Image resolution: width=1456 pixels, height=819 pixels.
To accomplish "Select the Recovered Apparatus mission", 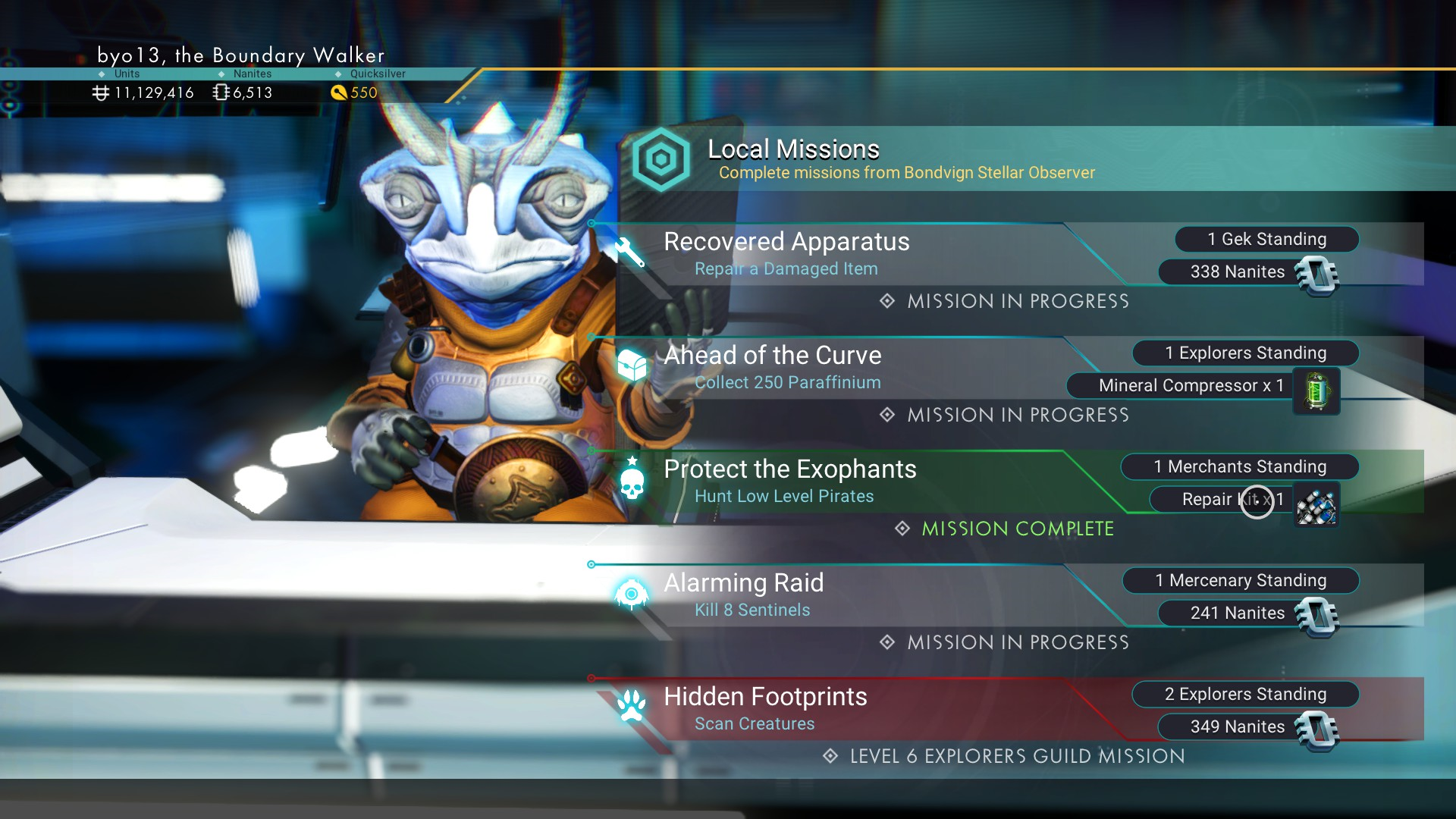I will 787,253.
